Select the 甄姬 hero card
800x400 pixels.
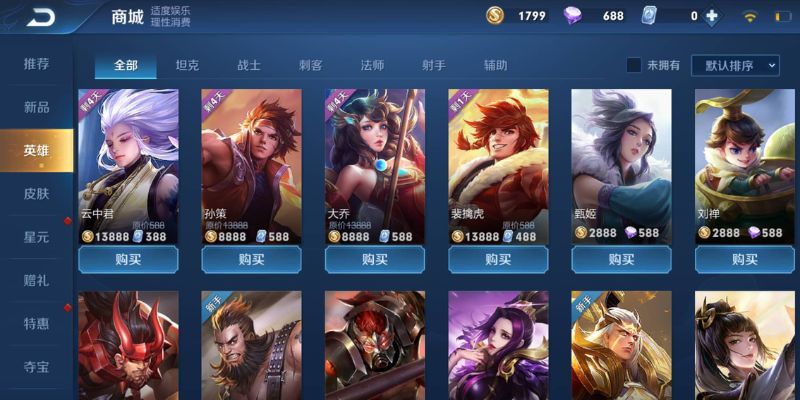coord(620,165)
